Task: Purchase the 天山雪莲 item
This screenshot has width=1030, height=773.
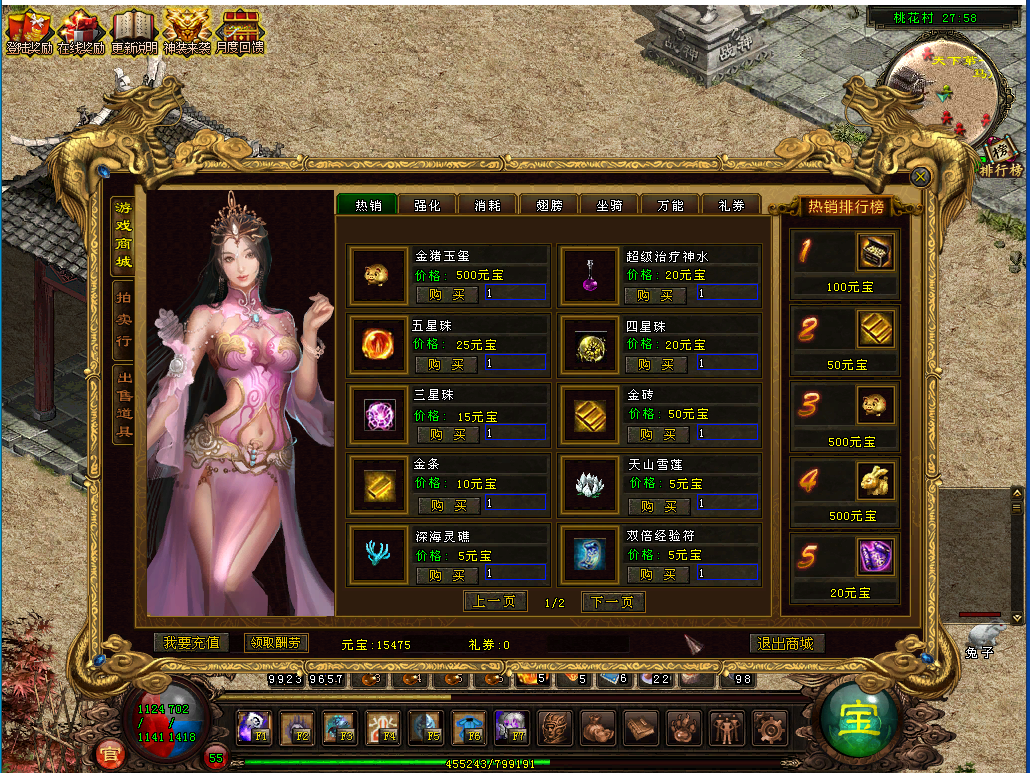Action: pyautogui.click(x=657, y=506)
